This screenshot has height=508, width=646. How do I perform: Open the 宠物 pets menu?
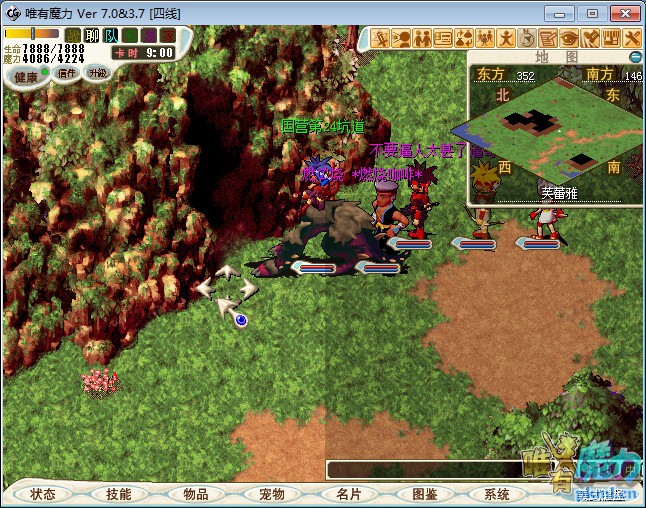pyautogui.click(x=272, y=494)
